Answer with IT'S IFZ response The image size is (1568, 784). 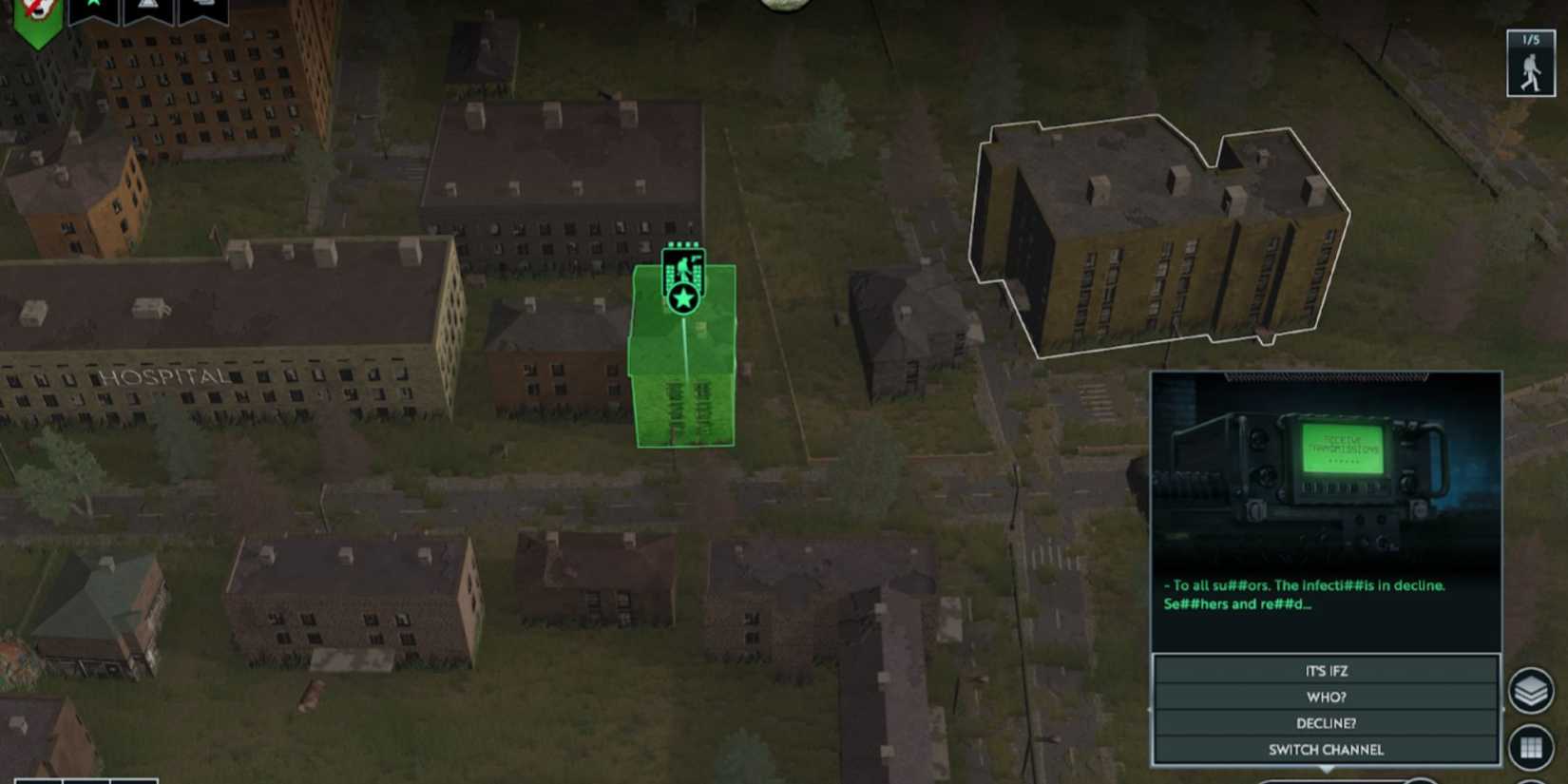coord(1324,670)
